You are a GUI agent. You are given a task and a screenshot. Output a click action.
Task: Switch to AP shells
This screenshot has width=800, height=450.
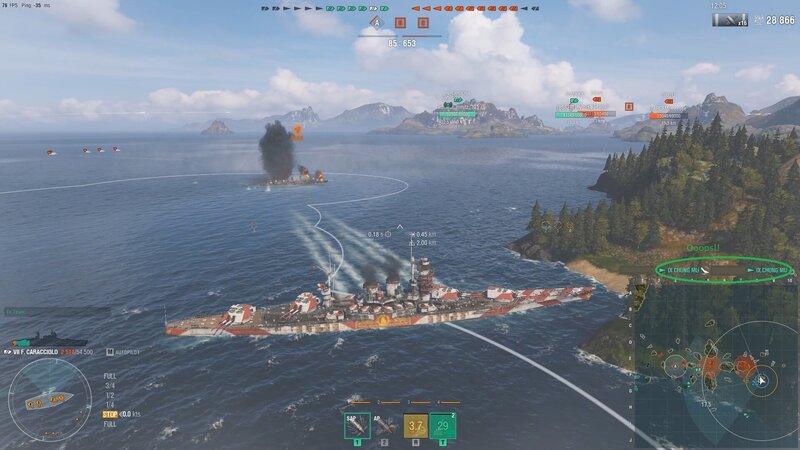click(385, 426)
